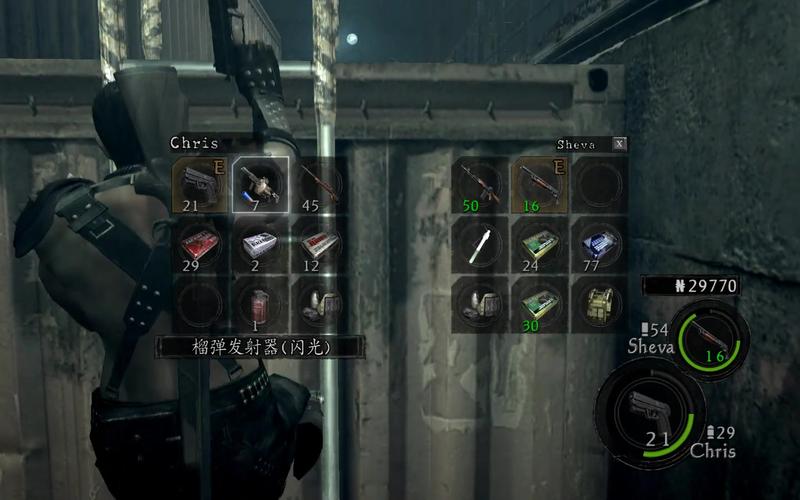Image resolution: width=800 pixels, height=500 pixels.
Task: Pick the white ammo box with 2
Action: 260,245
